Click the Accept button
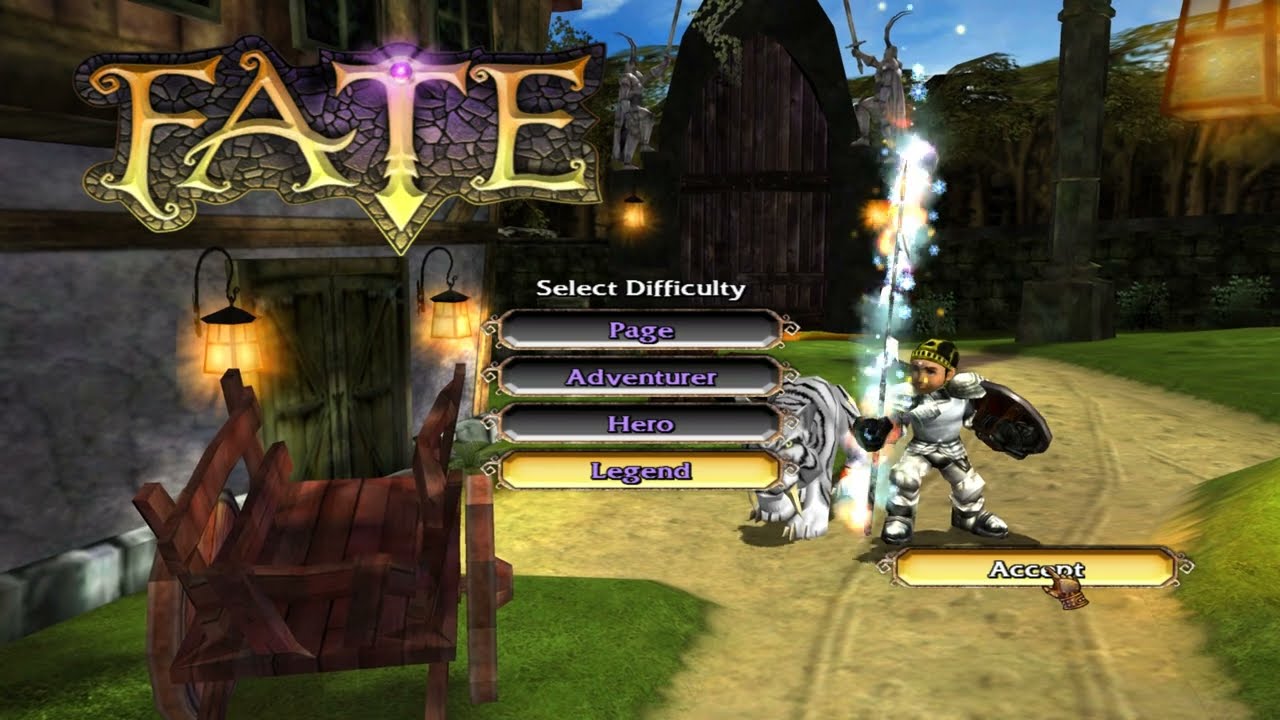1280x720 pixels. 1034,569
